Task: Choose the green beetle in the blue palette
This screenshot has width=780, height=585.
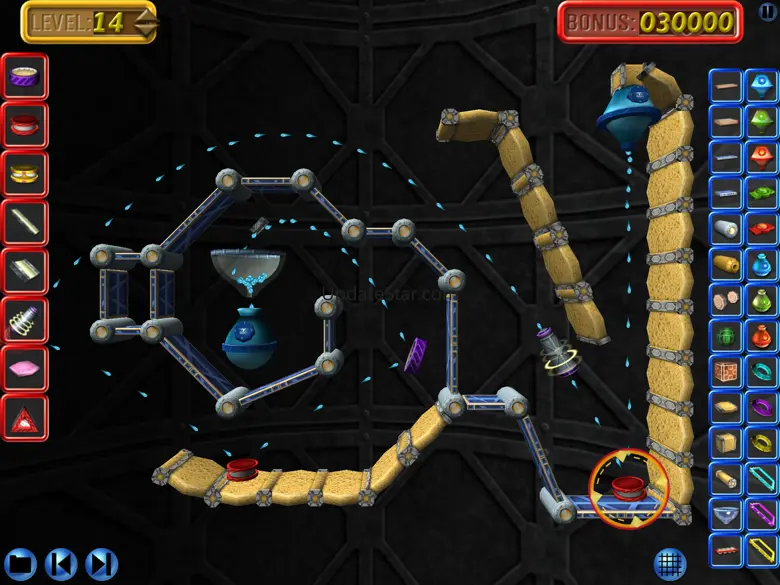Action: click(726, 336)
